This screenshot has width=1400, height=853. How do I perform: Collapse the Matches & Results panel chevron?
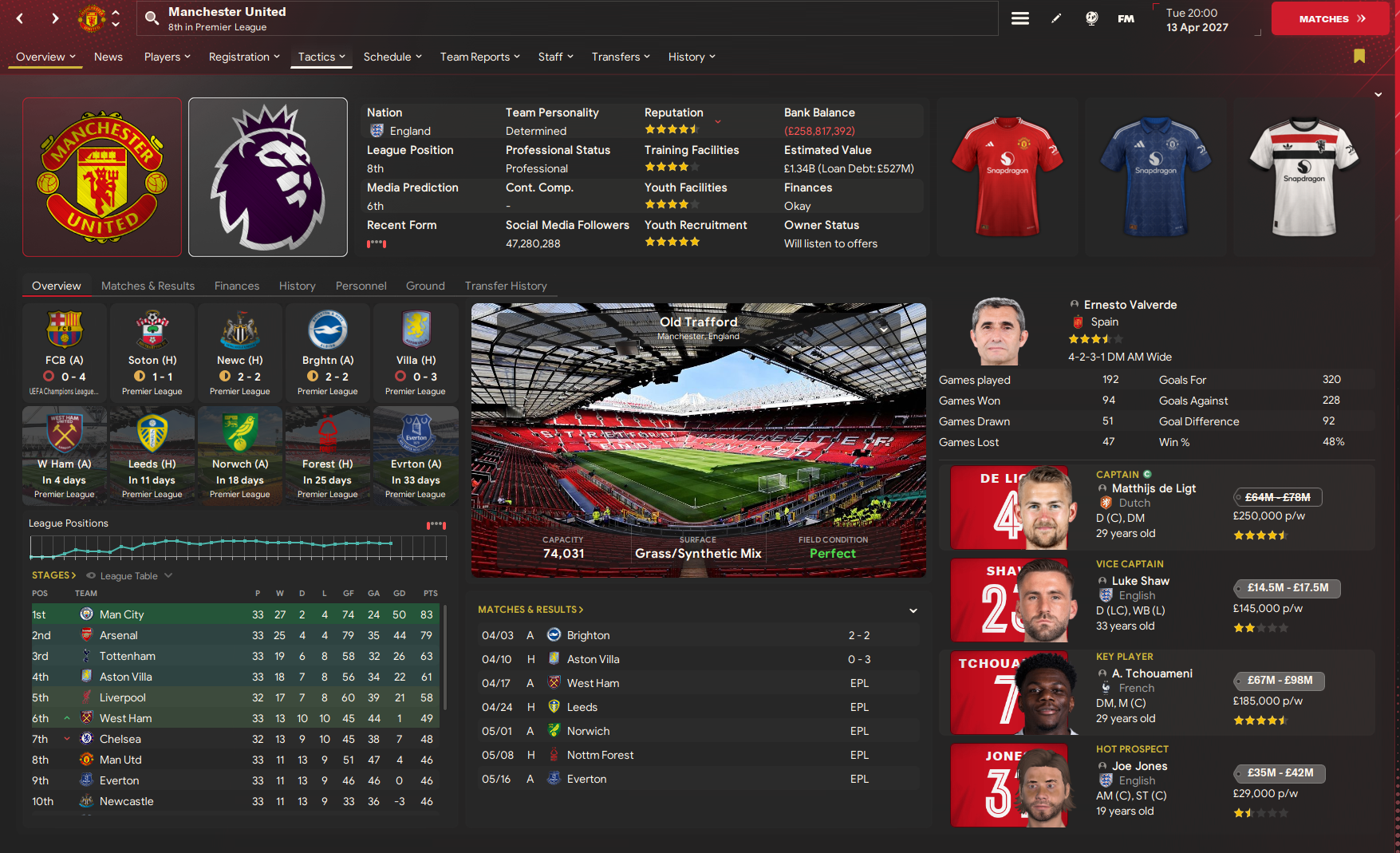912,610
